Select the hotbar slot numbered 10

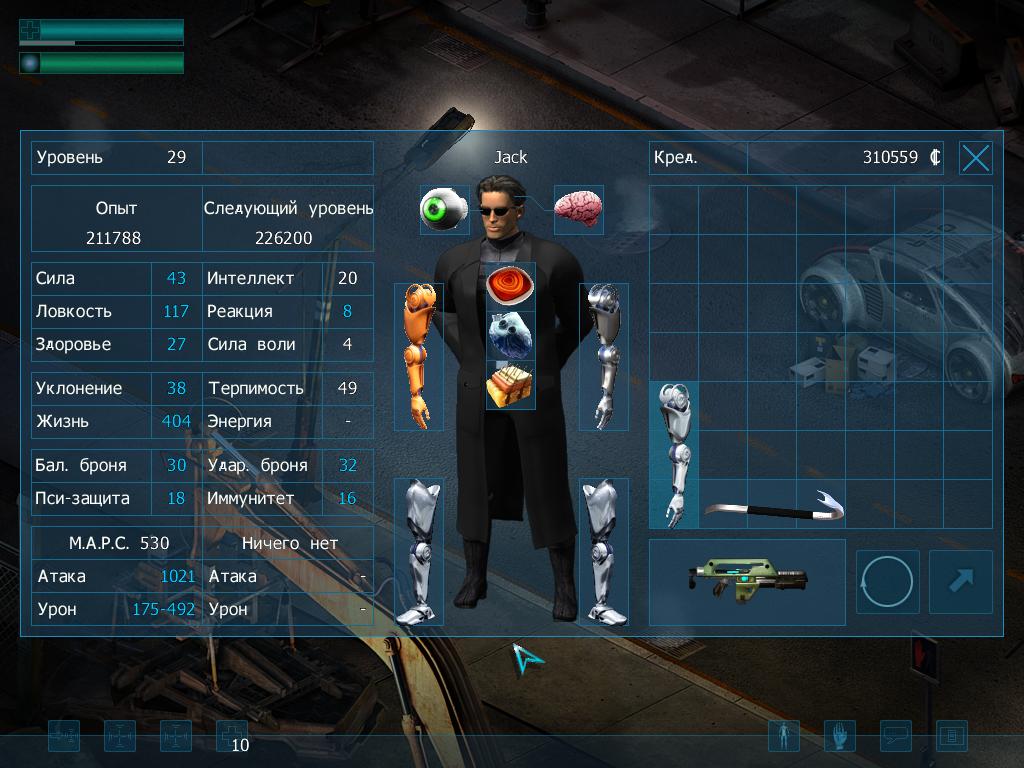(x=232, y=737)
